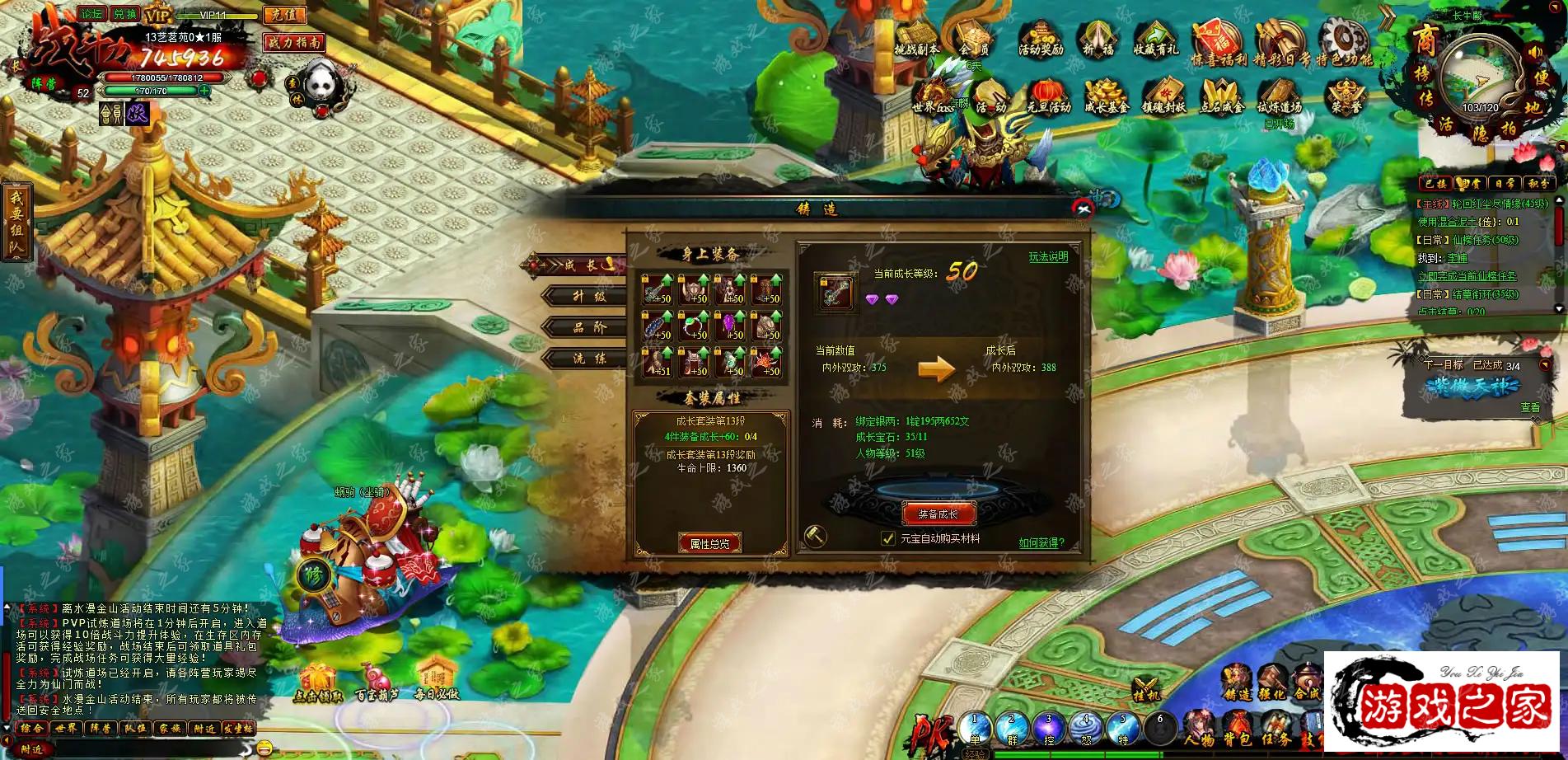This screenshot has height=760, width=1568.
Task: Select the +51 equipment slot
Action: coord(658,361)
